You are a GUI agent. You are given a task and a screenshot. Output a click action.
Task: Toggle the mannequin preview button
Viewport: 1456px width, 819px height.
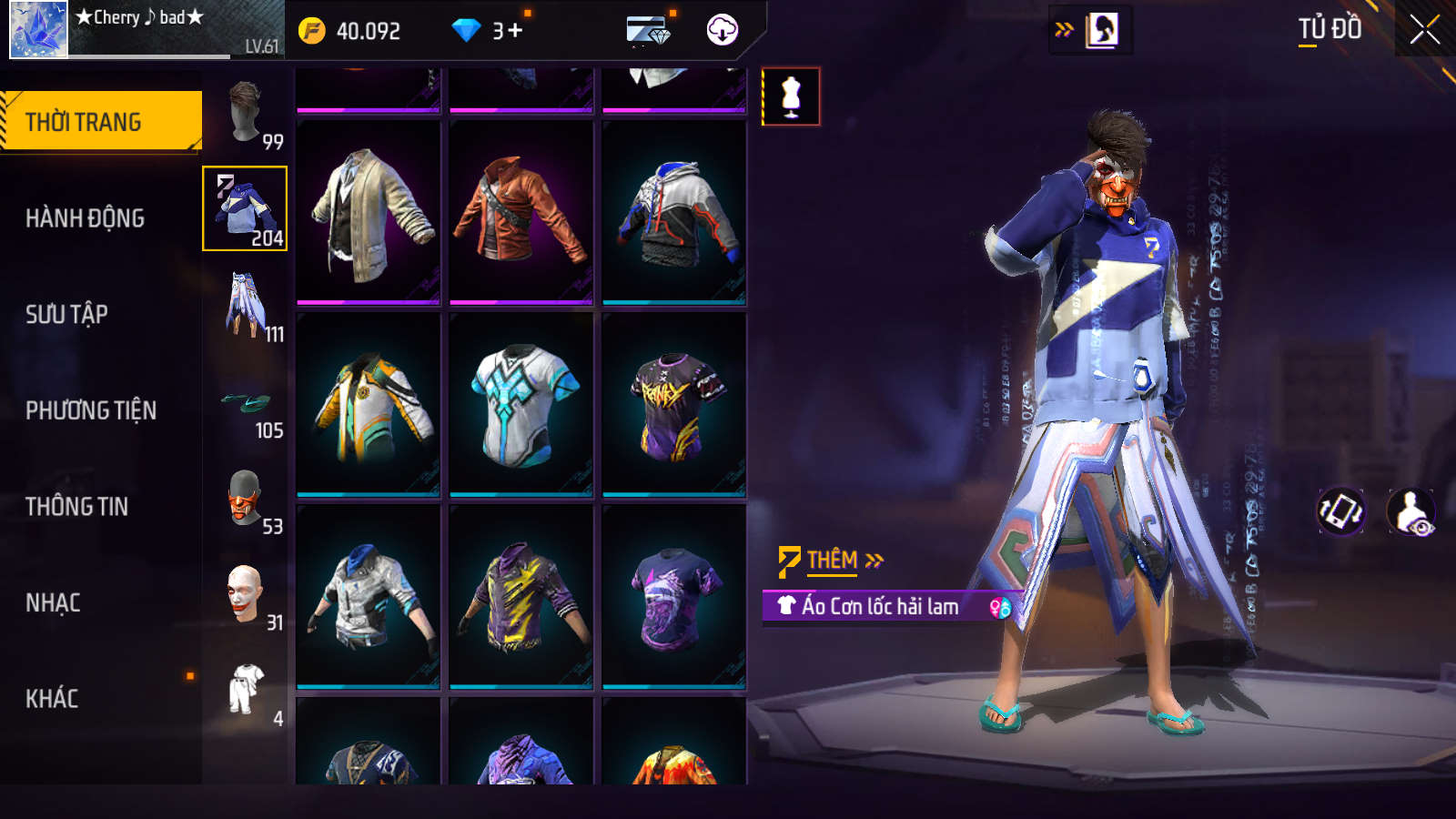(x=791, y=96)
